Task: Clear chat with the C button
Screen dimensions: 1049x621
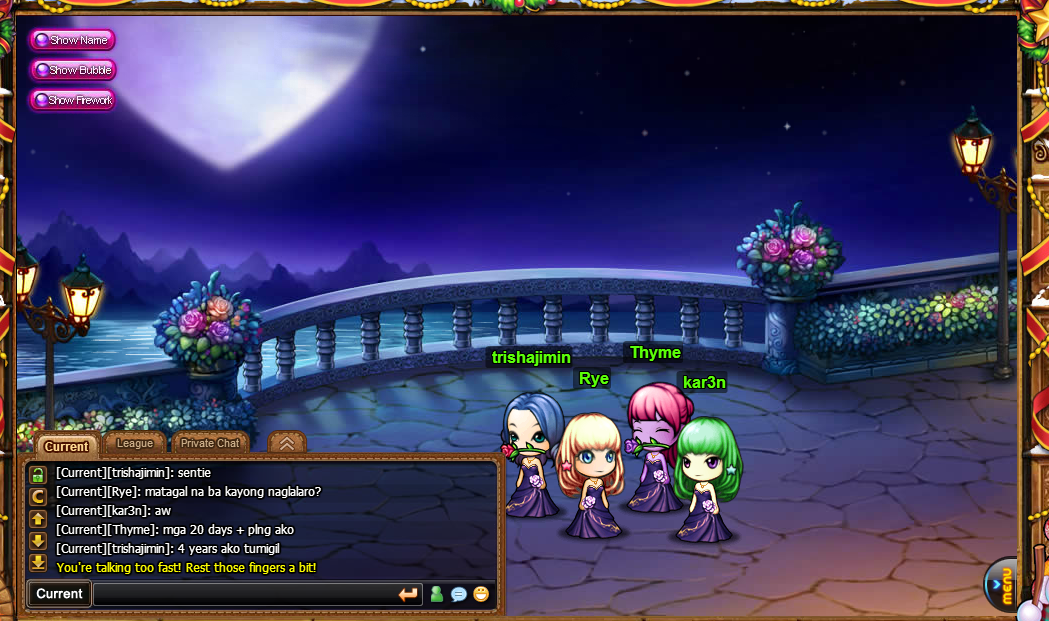Action: tap(38, 496)
